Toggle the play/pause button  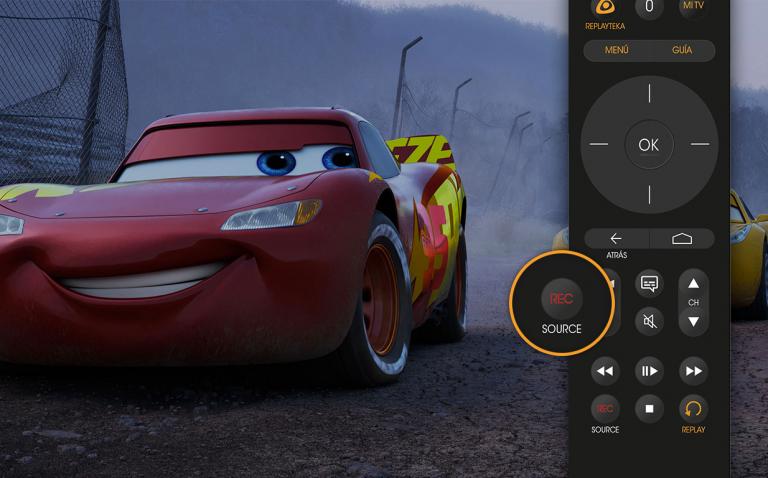[x=649, y=371]
